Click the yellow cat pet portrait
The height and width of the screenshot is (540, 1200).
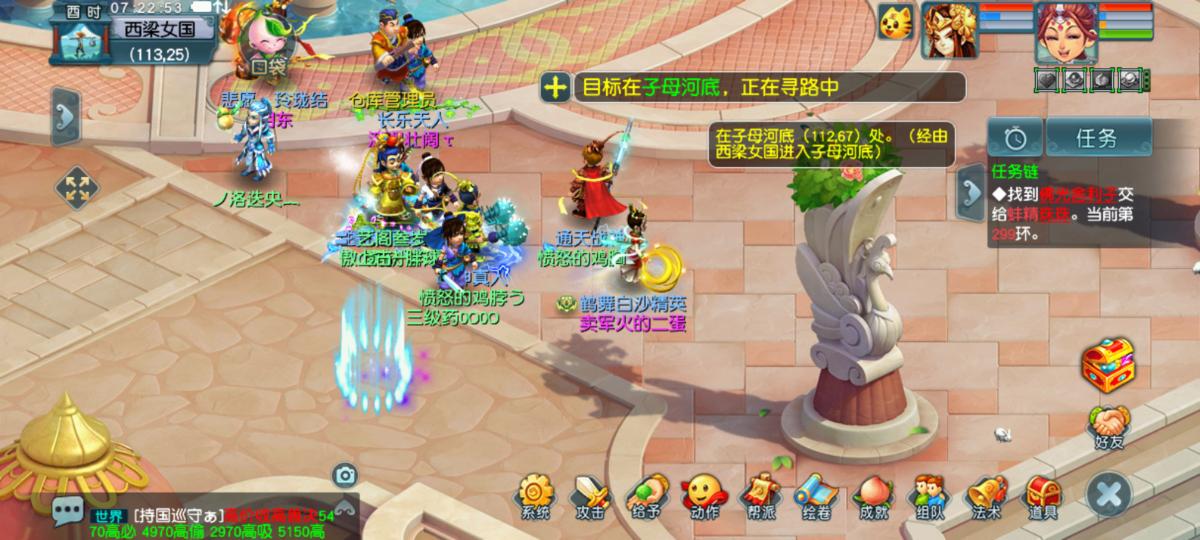point(897,22)
